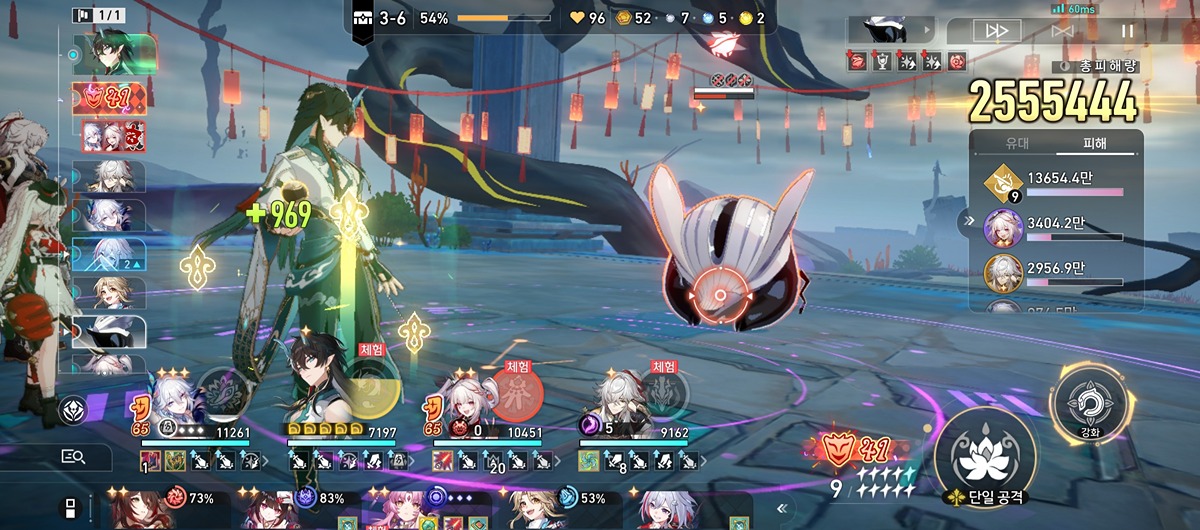The image size is (1200, 530).
Task: Click the square toggle icon at bottom left
Action: click(x=71, y=506)
